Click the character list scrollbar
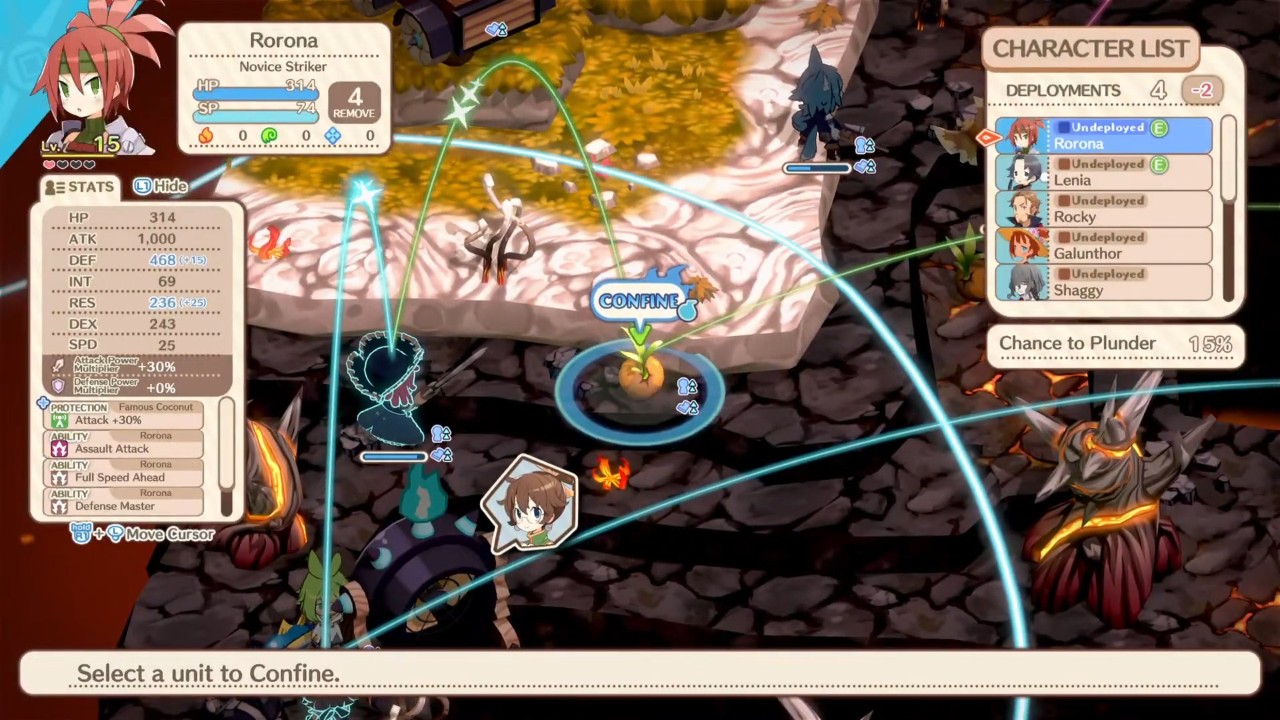 point(1229,208)
